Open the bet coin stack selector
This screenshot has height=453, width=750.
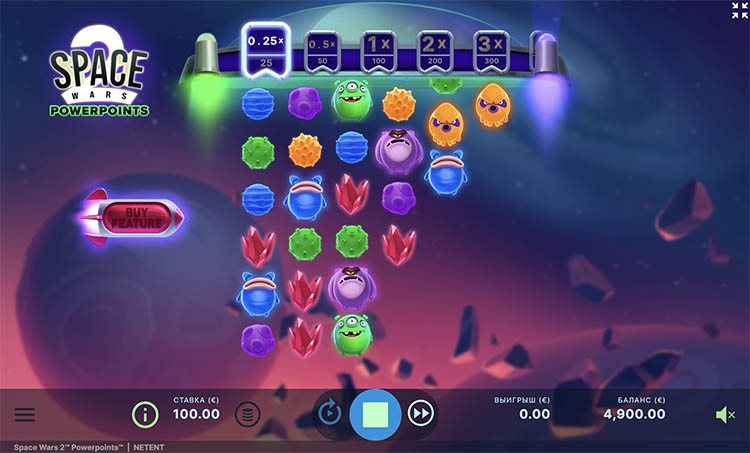tap(248, 413)
